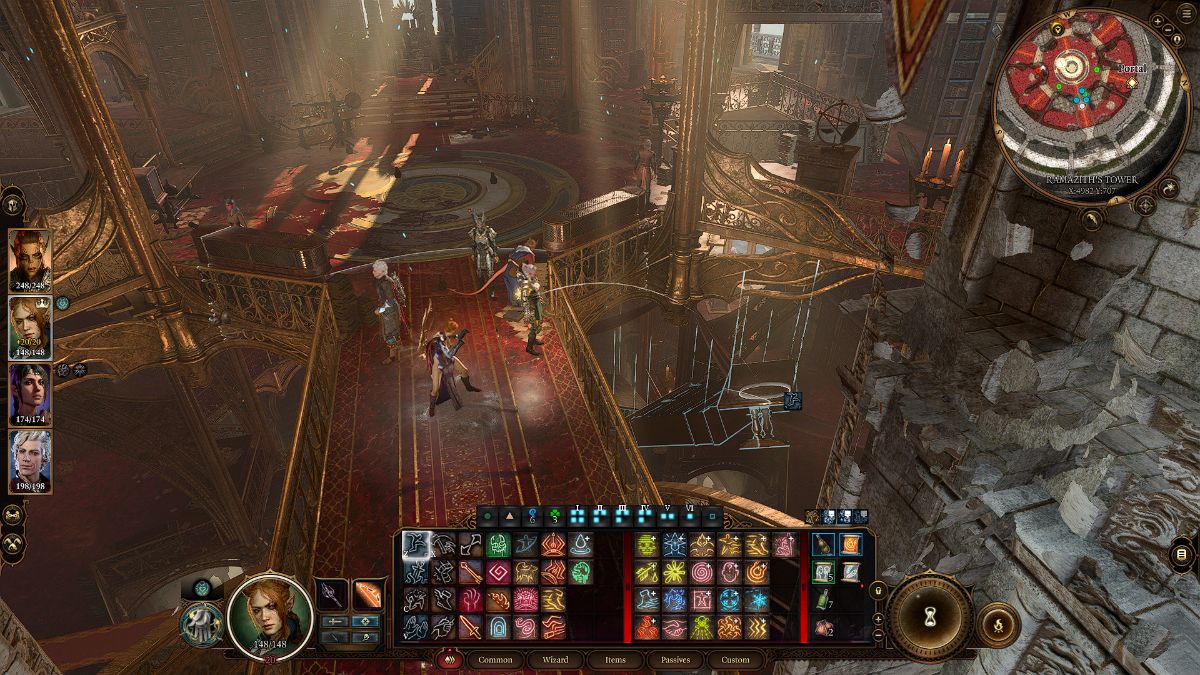
Task: Open the Wizard hotbar tab
Action: click(x=555, y=660)
